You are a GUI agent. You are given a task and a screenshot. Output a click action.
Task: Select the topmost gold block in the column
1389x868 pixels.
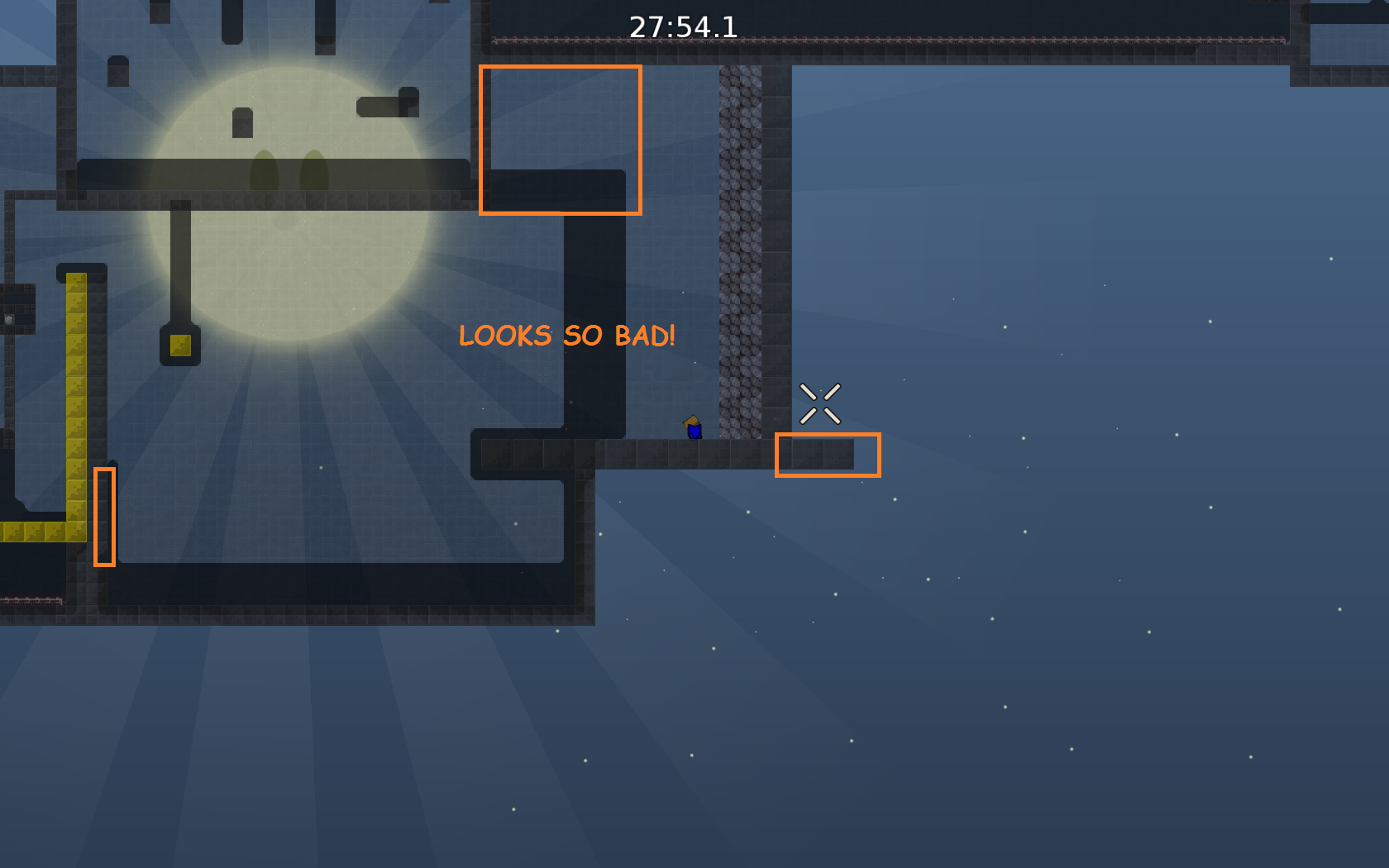tap(74, 281)
